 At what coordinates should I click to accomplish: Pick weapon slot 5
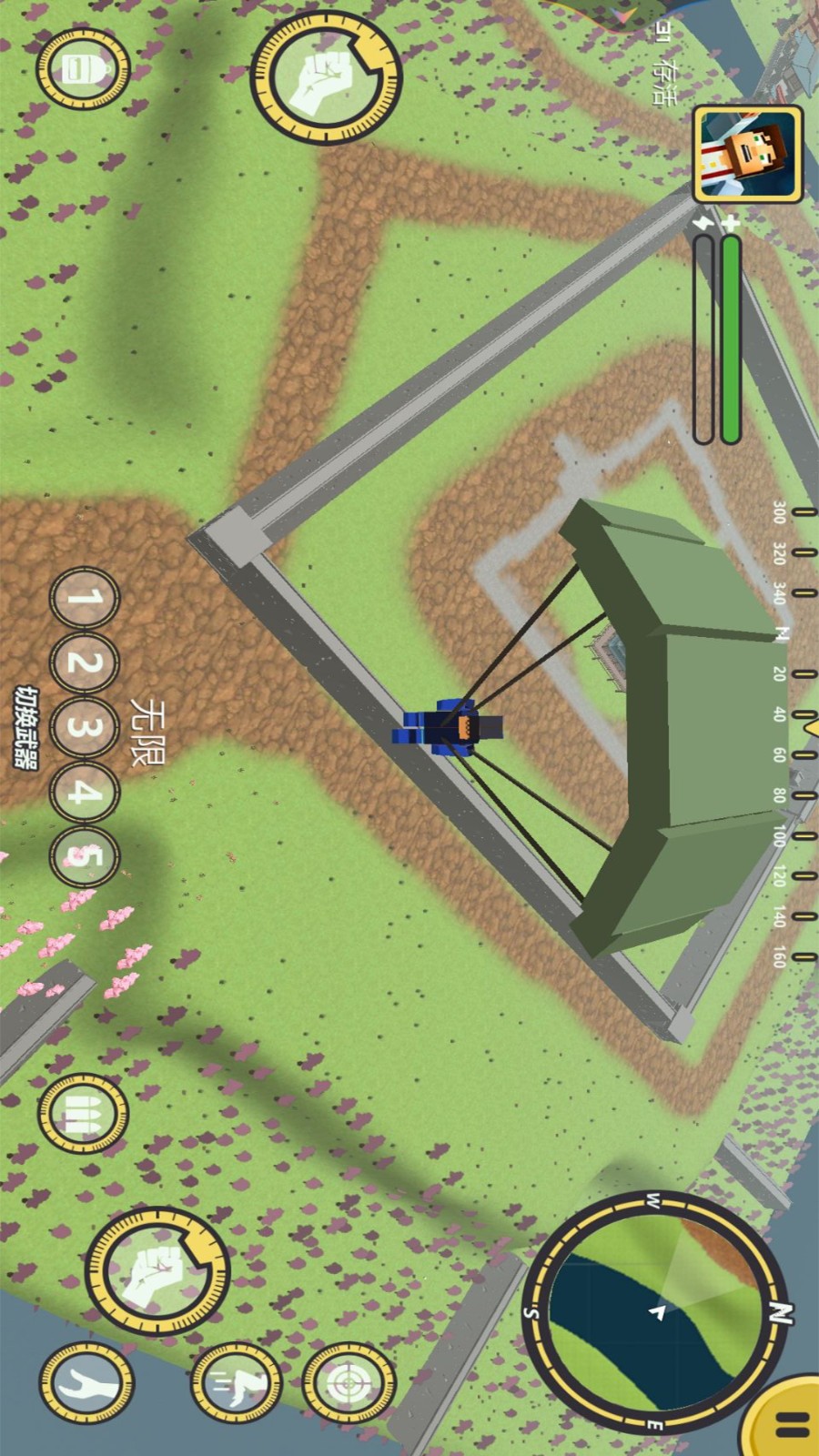(84, 856)
